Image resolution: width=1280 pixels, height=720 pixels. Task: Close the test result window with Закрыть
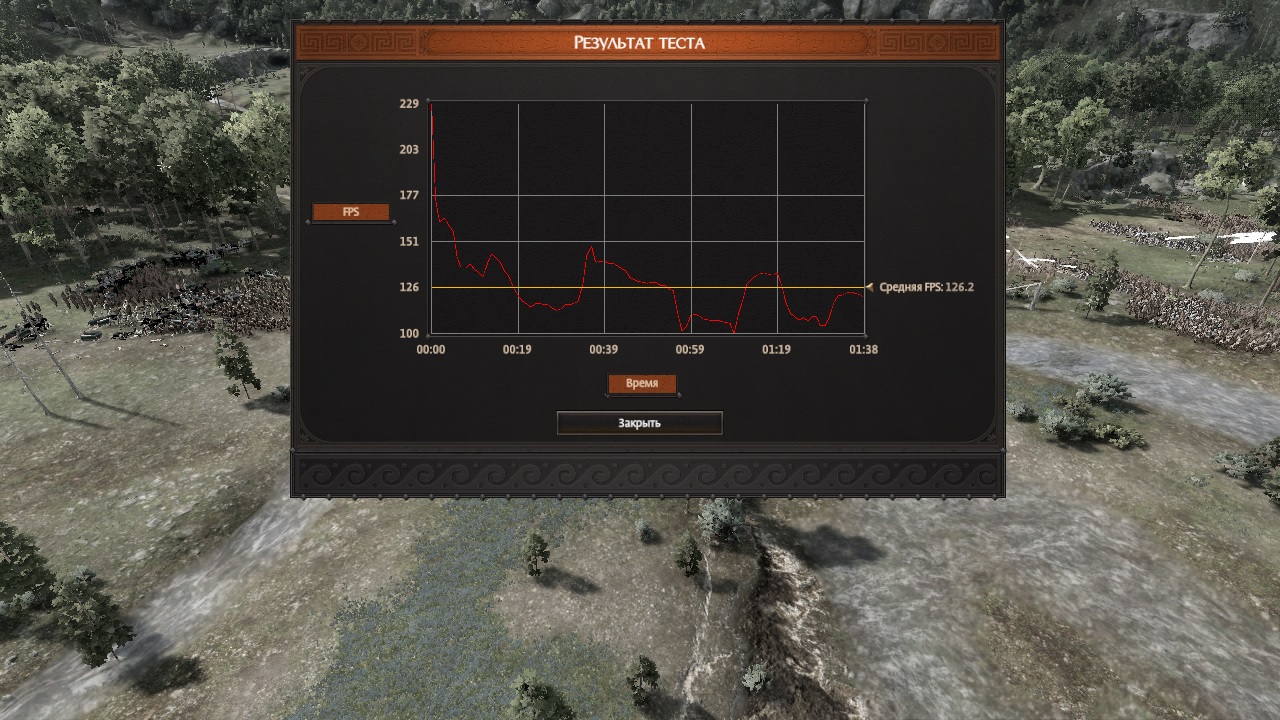639,423
